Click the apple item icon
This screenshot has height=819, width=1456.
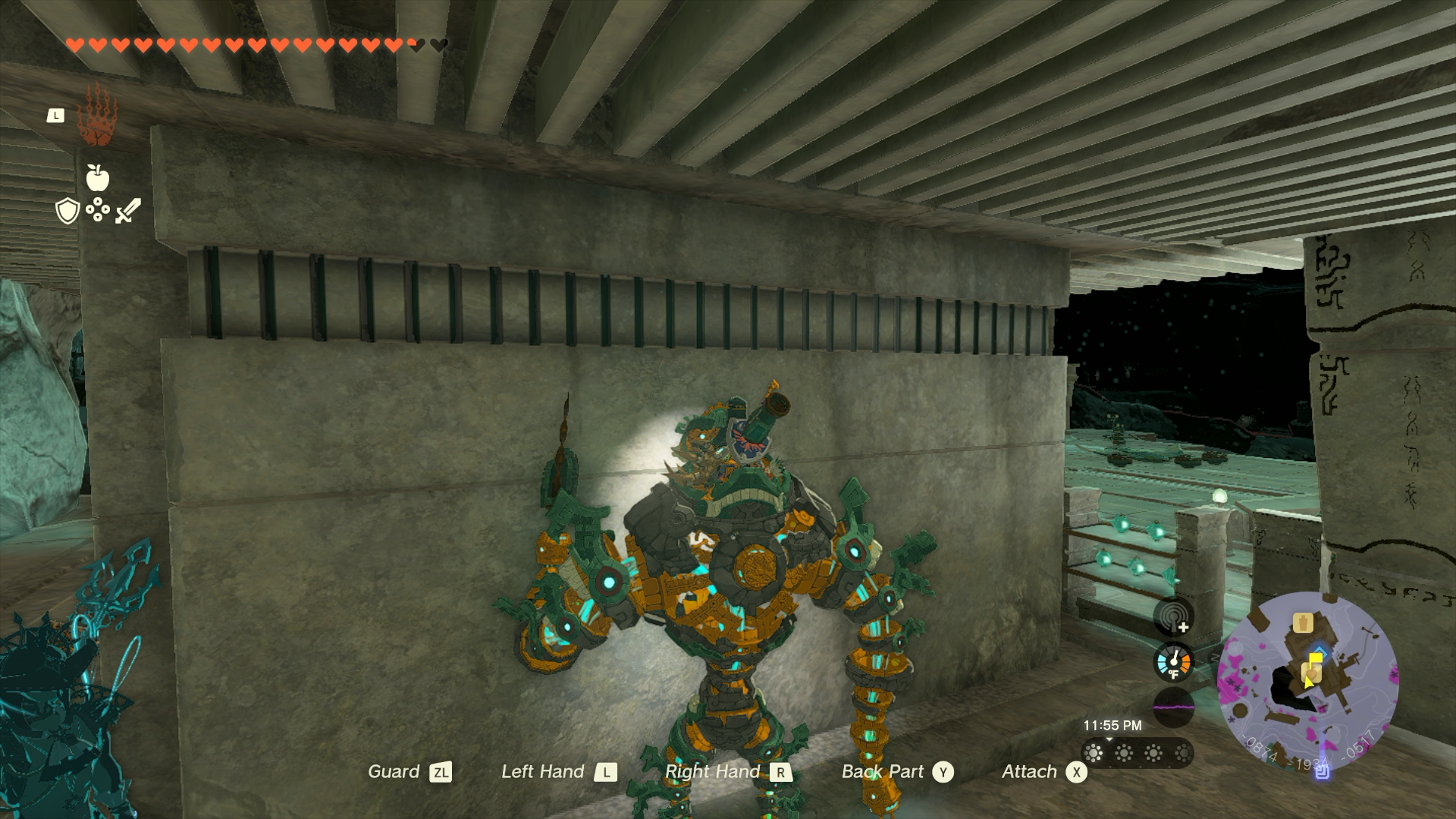point(98,177)
